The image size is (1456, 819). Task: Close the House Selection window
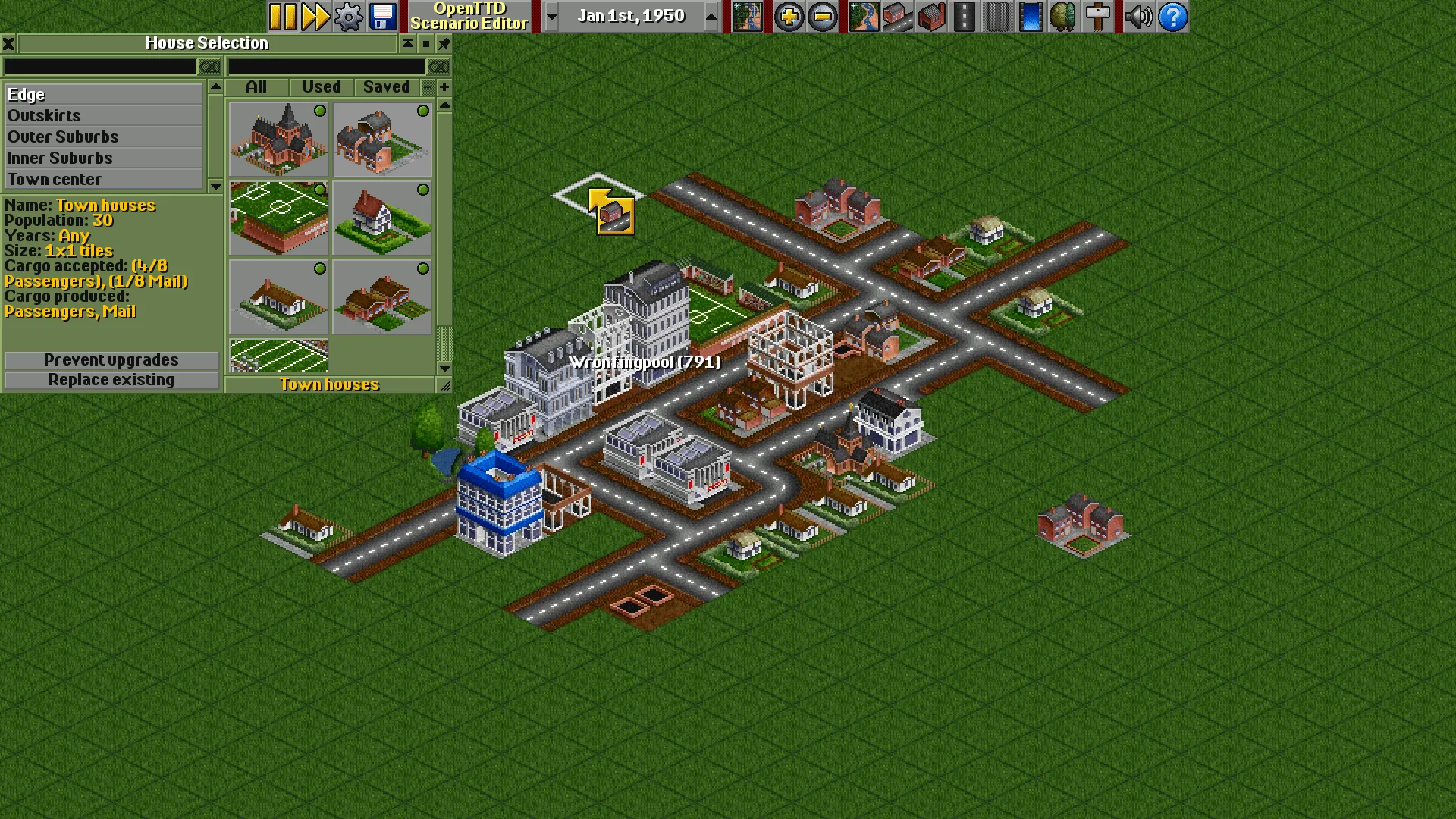(8, 43)
